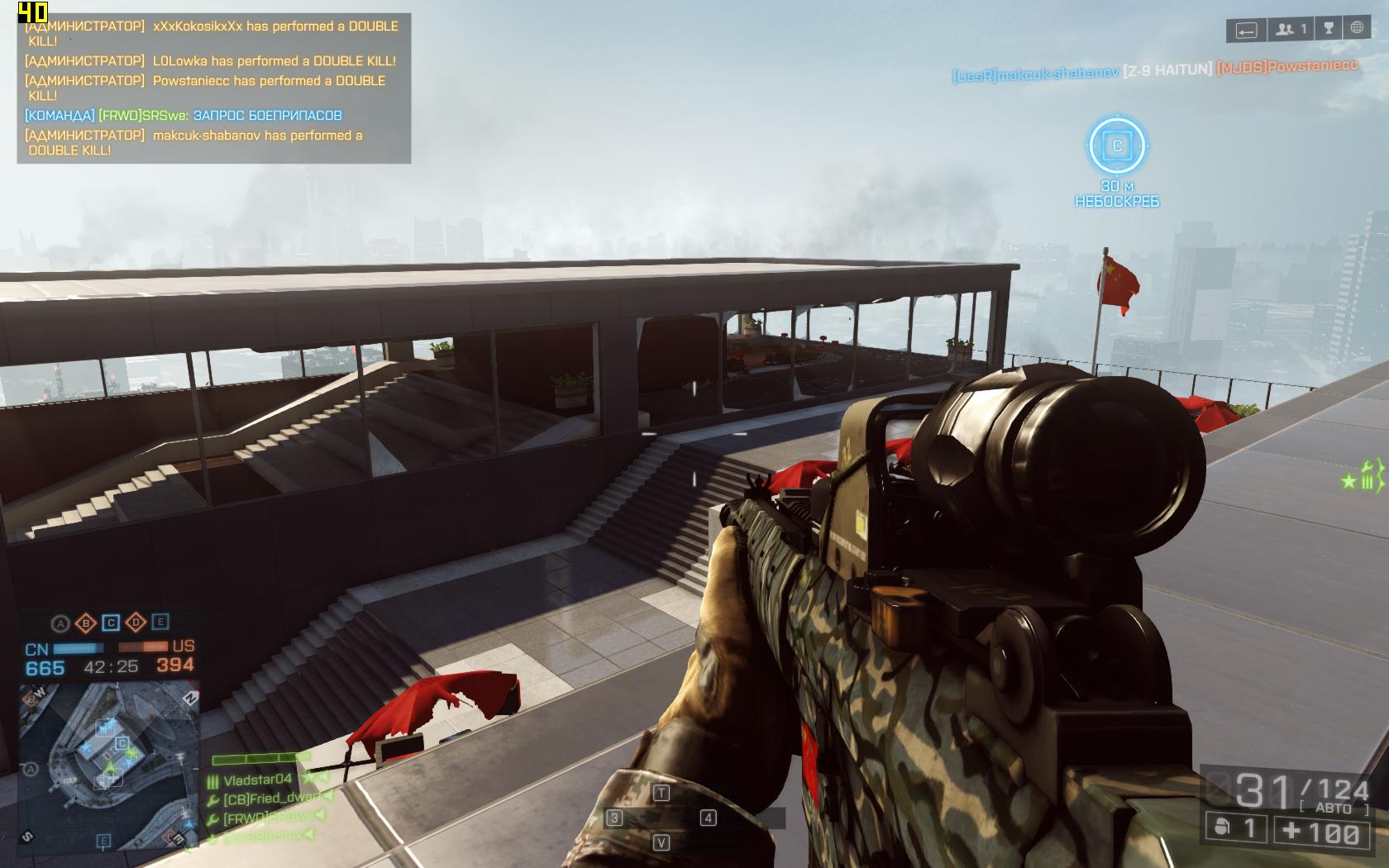This screenshot has height=868, width=1389.
Task: Click the chat log box
Action: 213,88
